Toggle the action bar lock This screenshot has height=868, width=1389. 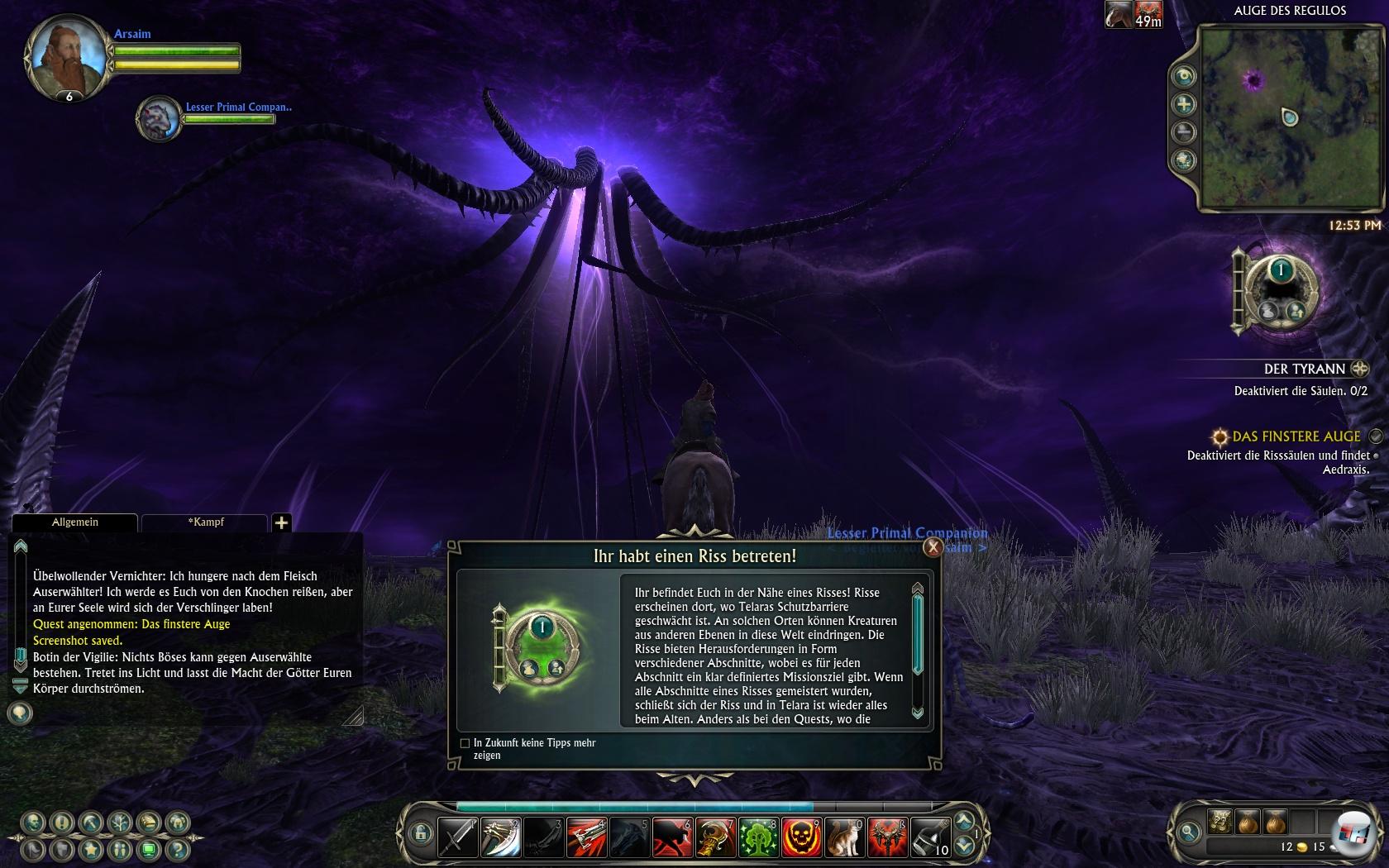point(420,832)
